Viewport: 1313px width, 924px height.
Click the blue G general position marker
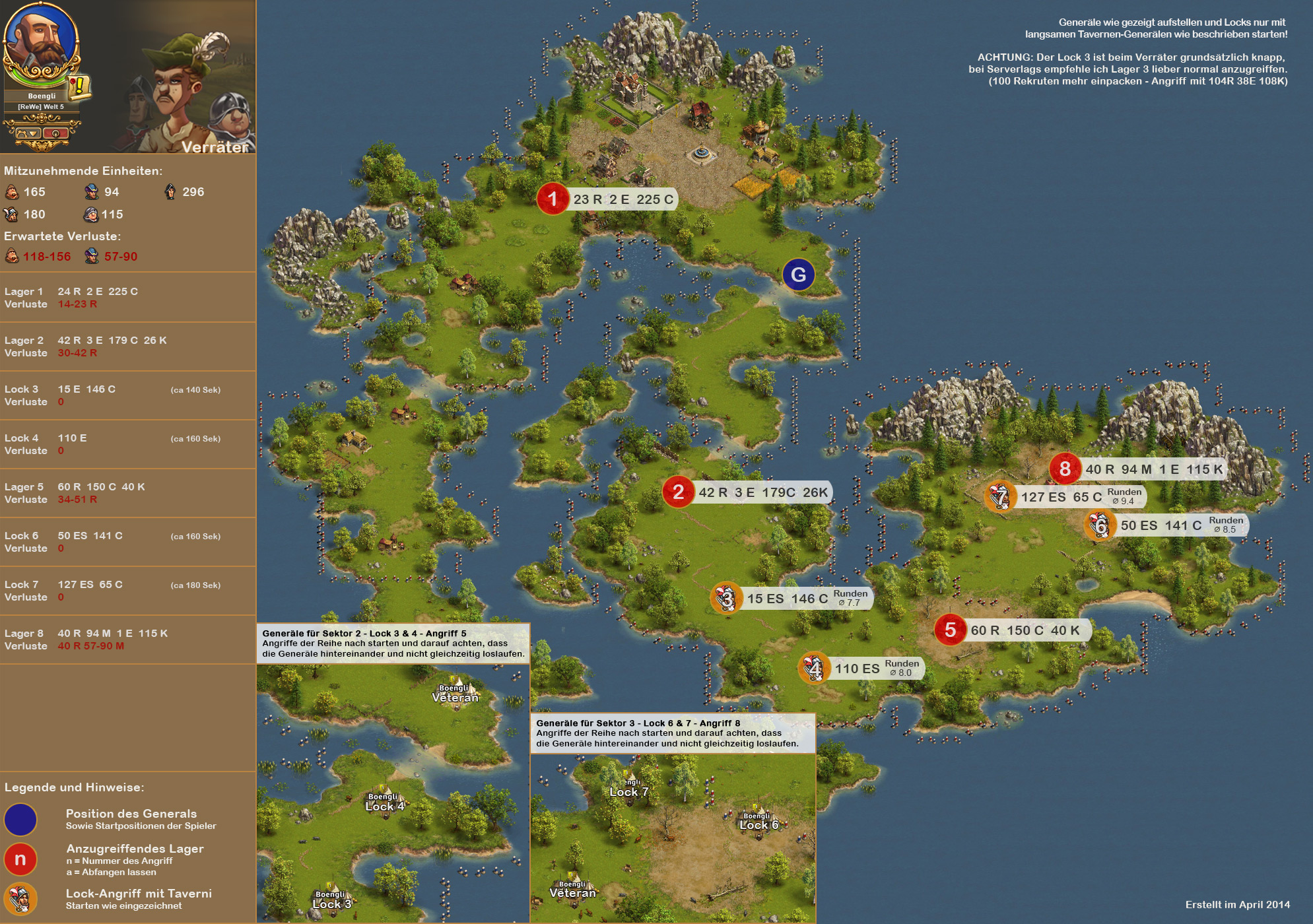coord(798,275)
